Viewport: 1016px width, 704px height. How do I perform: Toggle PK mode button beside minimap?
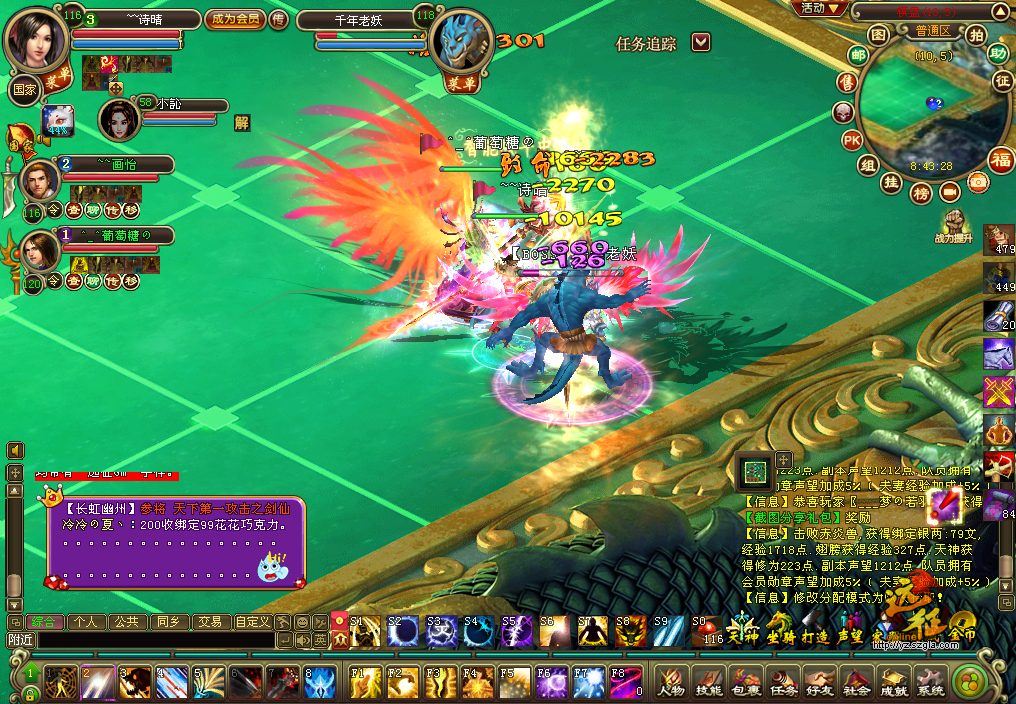852,139
